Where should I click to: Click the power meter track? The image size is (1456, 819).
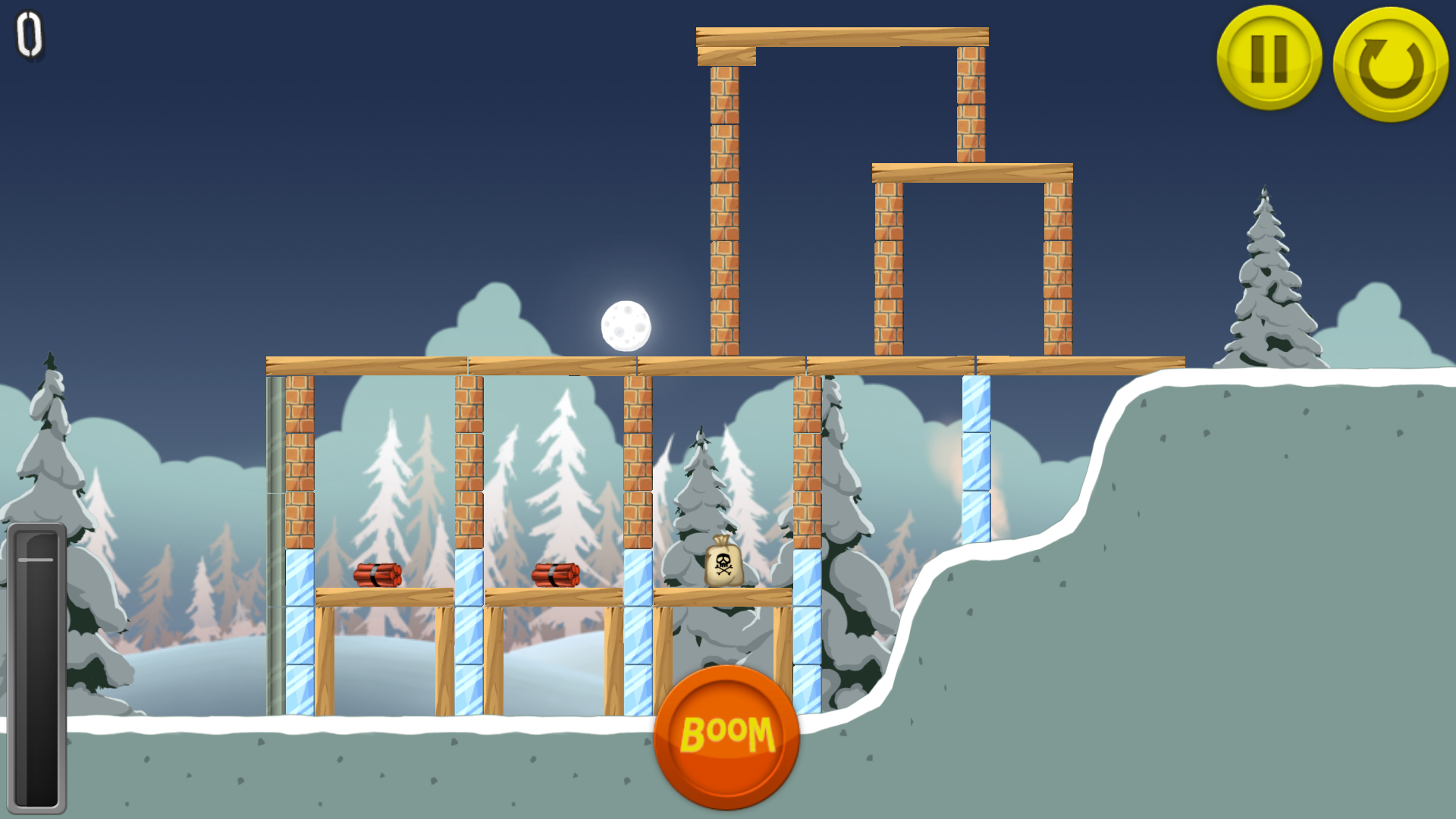(x=36, y=667)
